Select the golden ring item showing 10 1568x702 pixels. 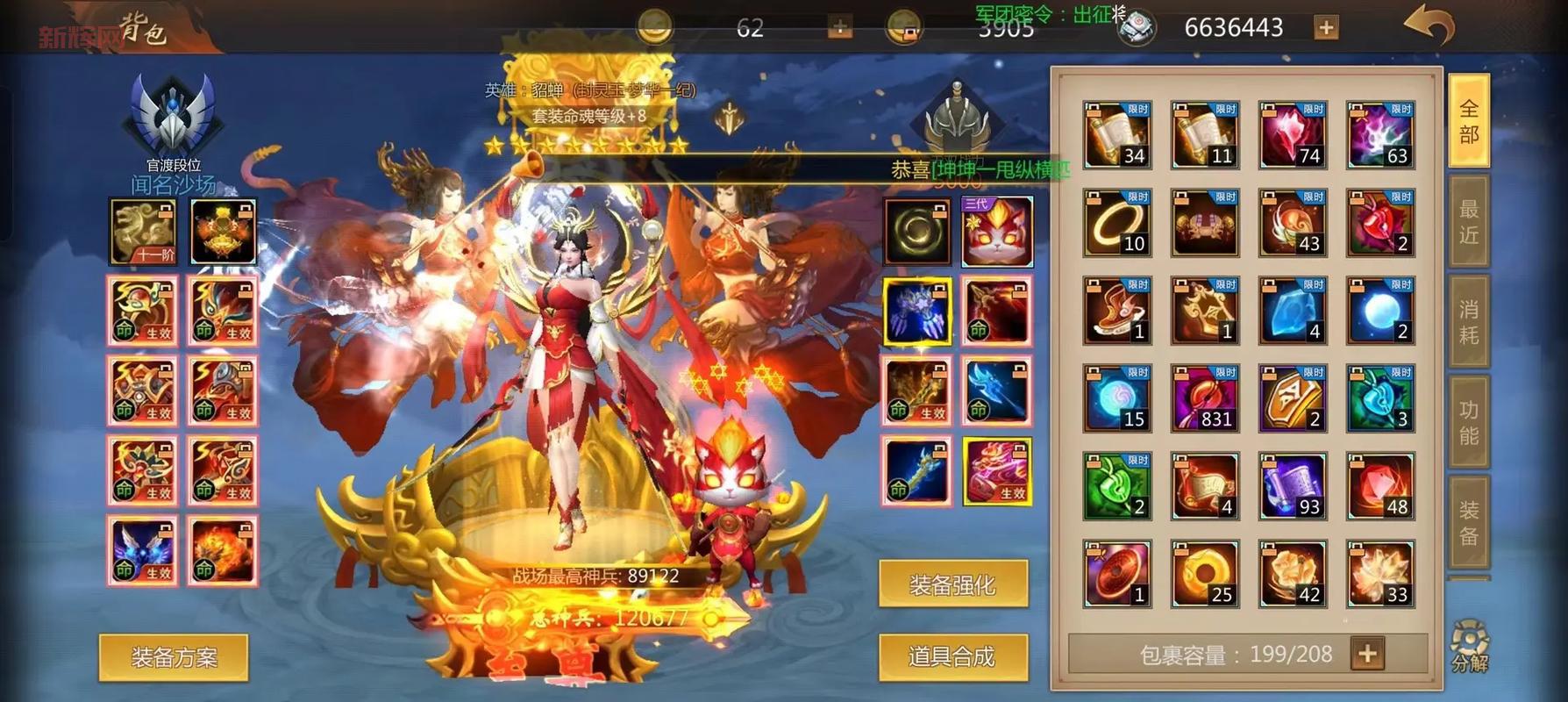1117,221
